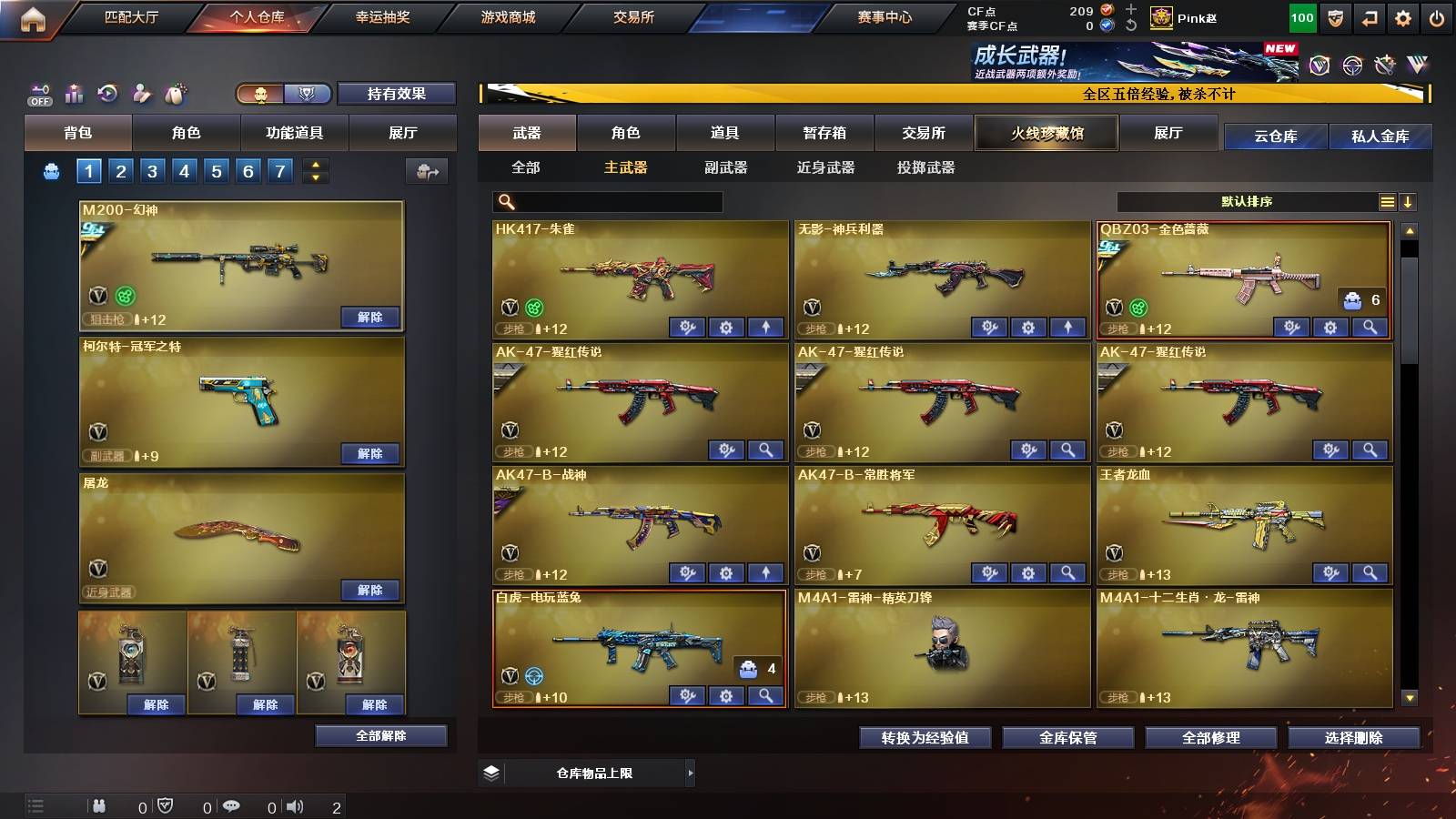Viewport: 1456px width, 819px height.
Task: Click the sort list icon beside 默认排序
Action: 1387,201
